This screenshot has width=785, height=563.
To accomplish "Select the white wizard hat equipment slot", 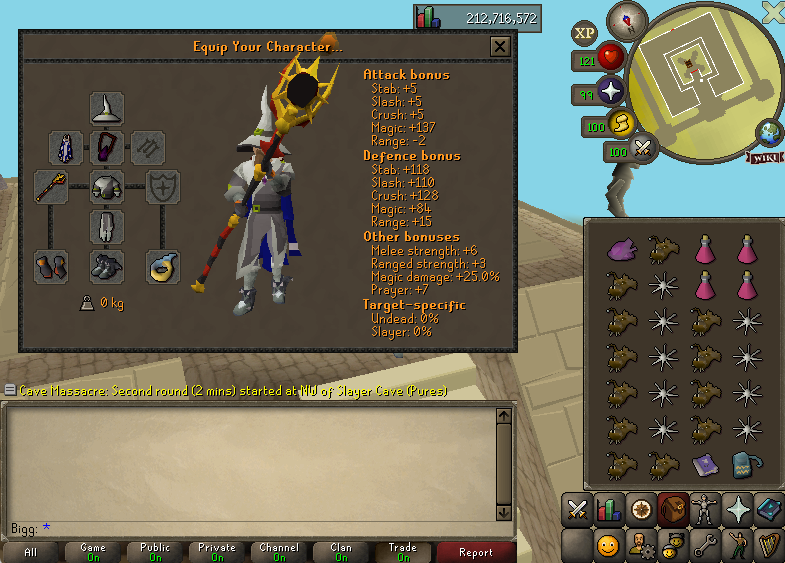I will click(107, 108).
